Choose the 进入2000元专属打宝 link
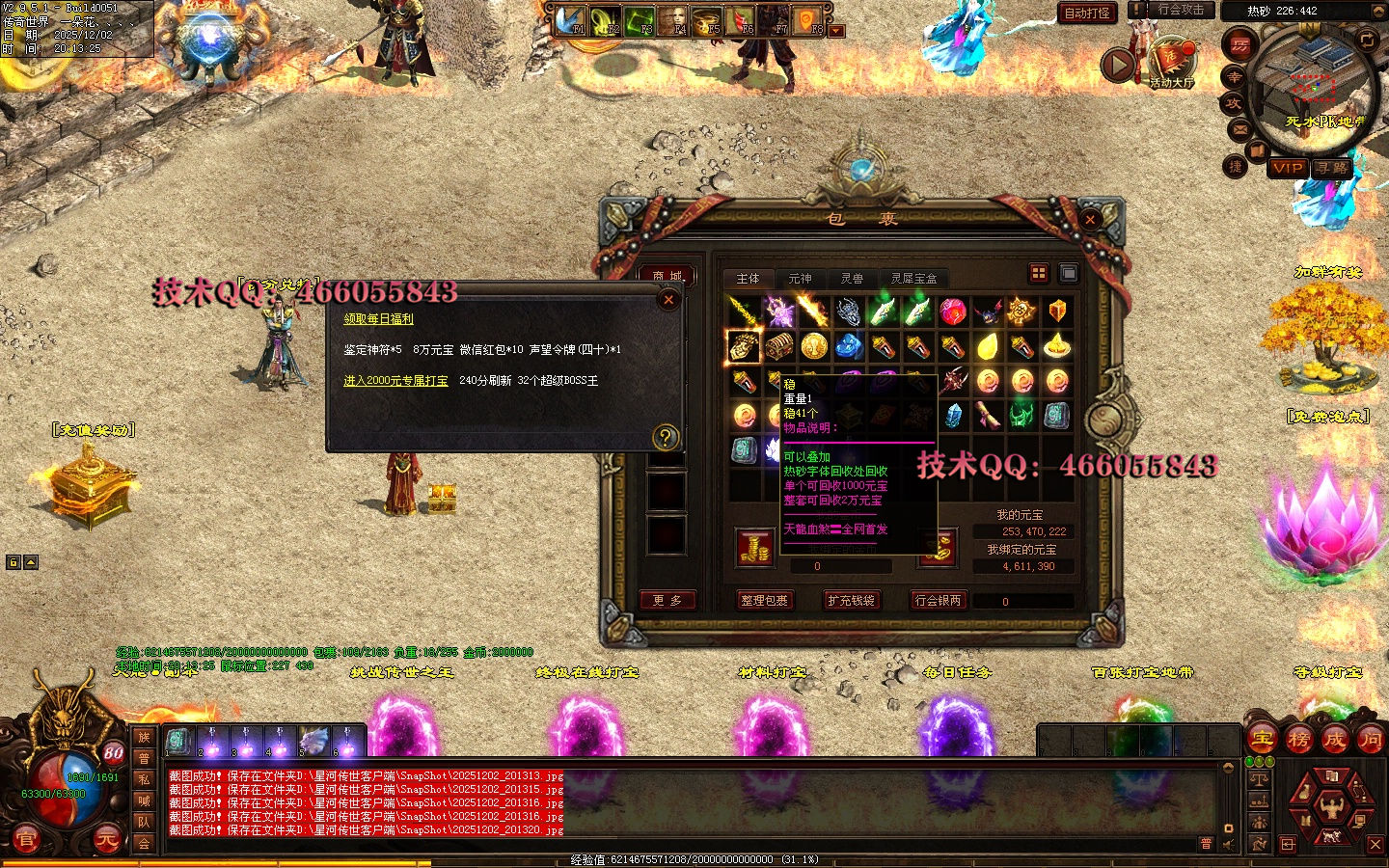The height and width of the screenshot is (868, 1389). (x=395, y=381)
